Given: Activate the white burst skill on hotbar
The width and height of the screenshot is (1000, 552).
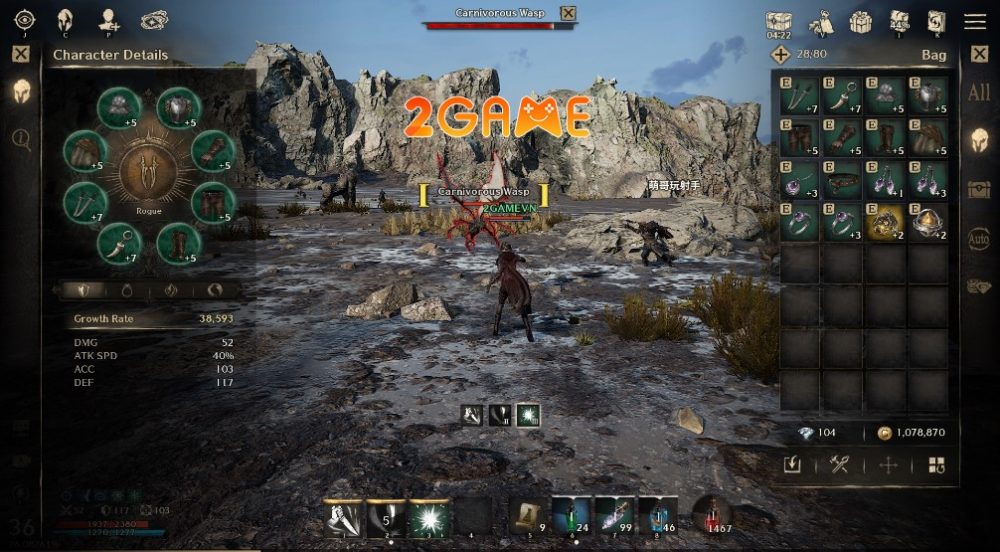Looking at the screenshot, I should coord(430,517).
